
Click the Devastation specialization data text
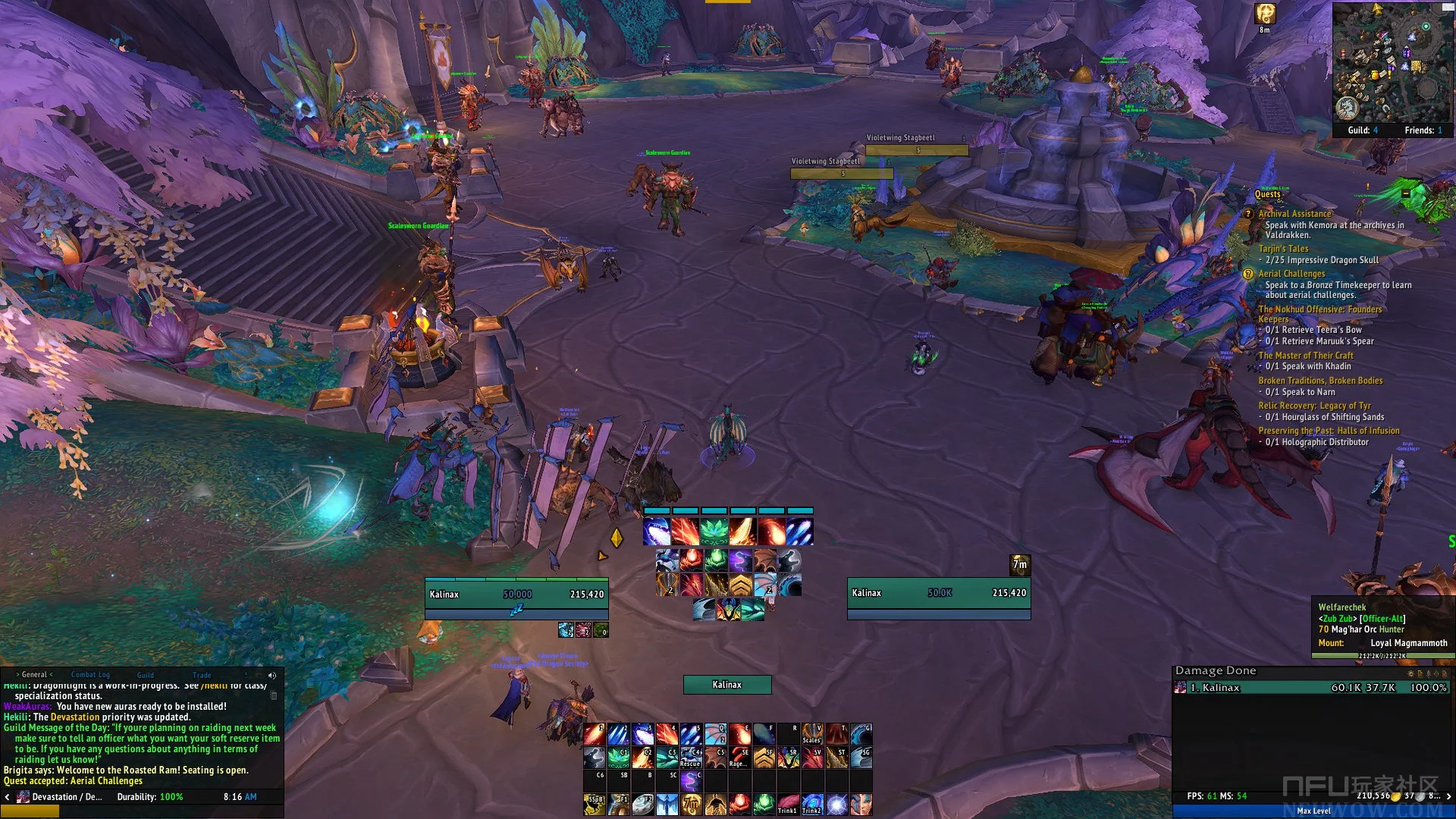pyautogui.click(x=61, y=796)
